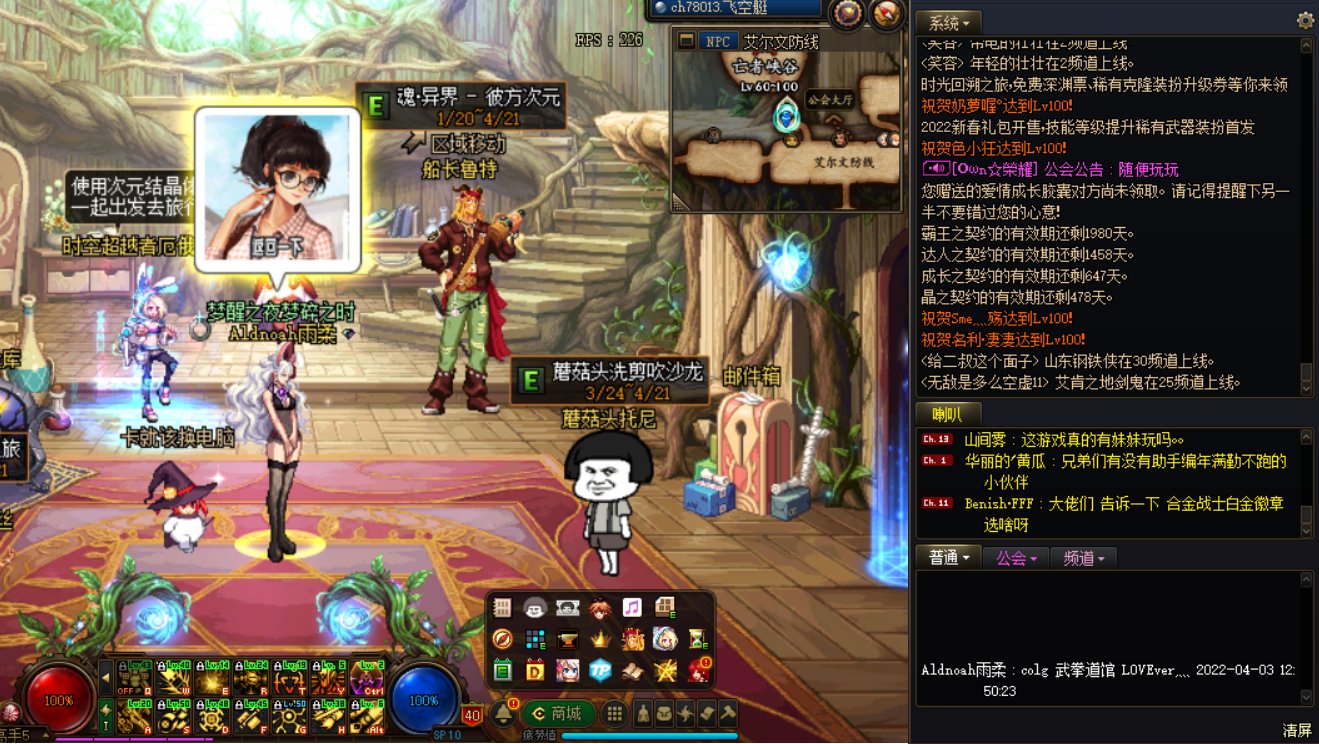
Task: Select the purple music note icon
Action: pyautogui.click(x=631, y=608)
